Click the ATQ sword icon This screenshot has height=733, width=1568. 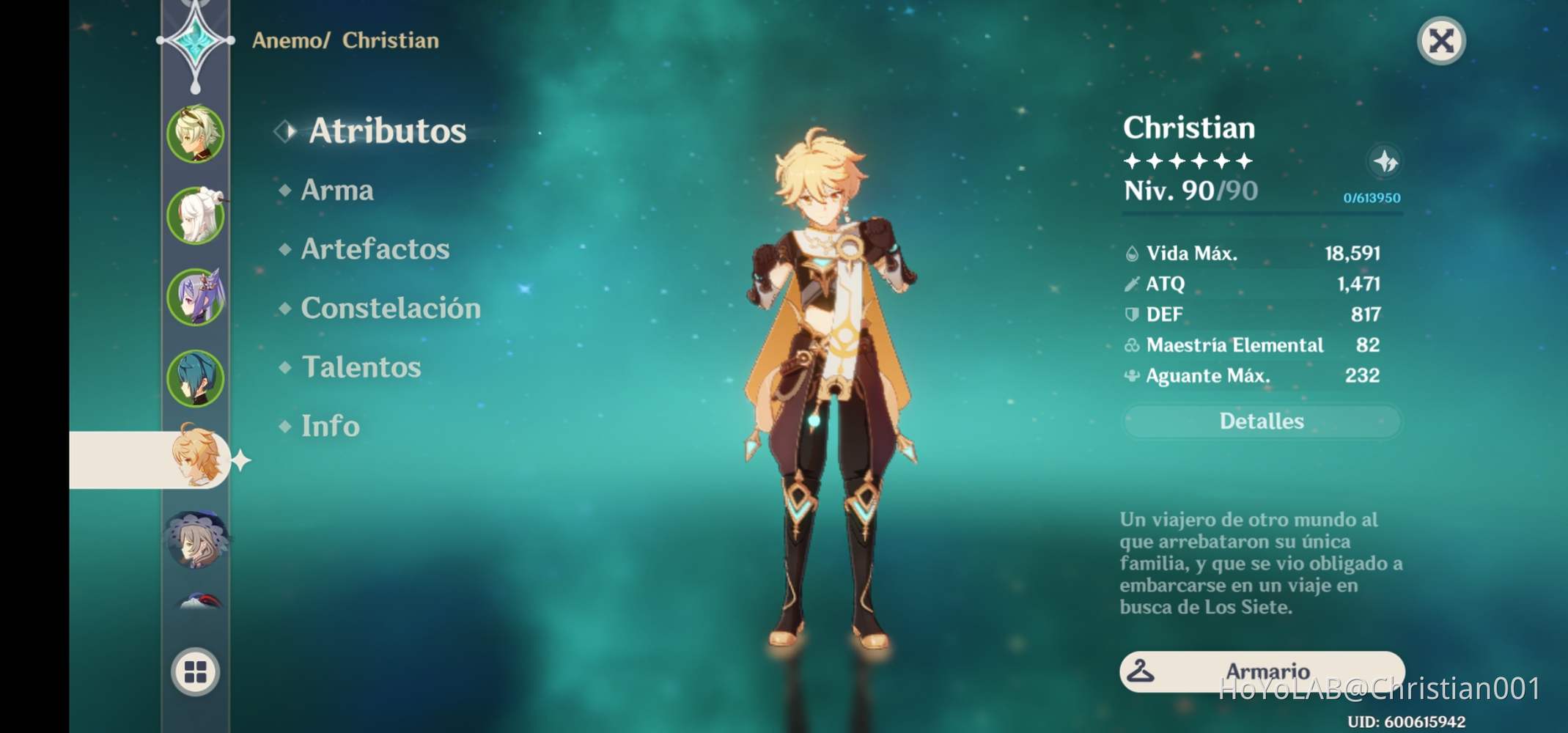(x=1132, y=284)
